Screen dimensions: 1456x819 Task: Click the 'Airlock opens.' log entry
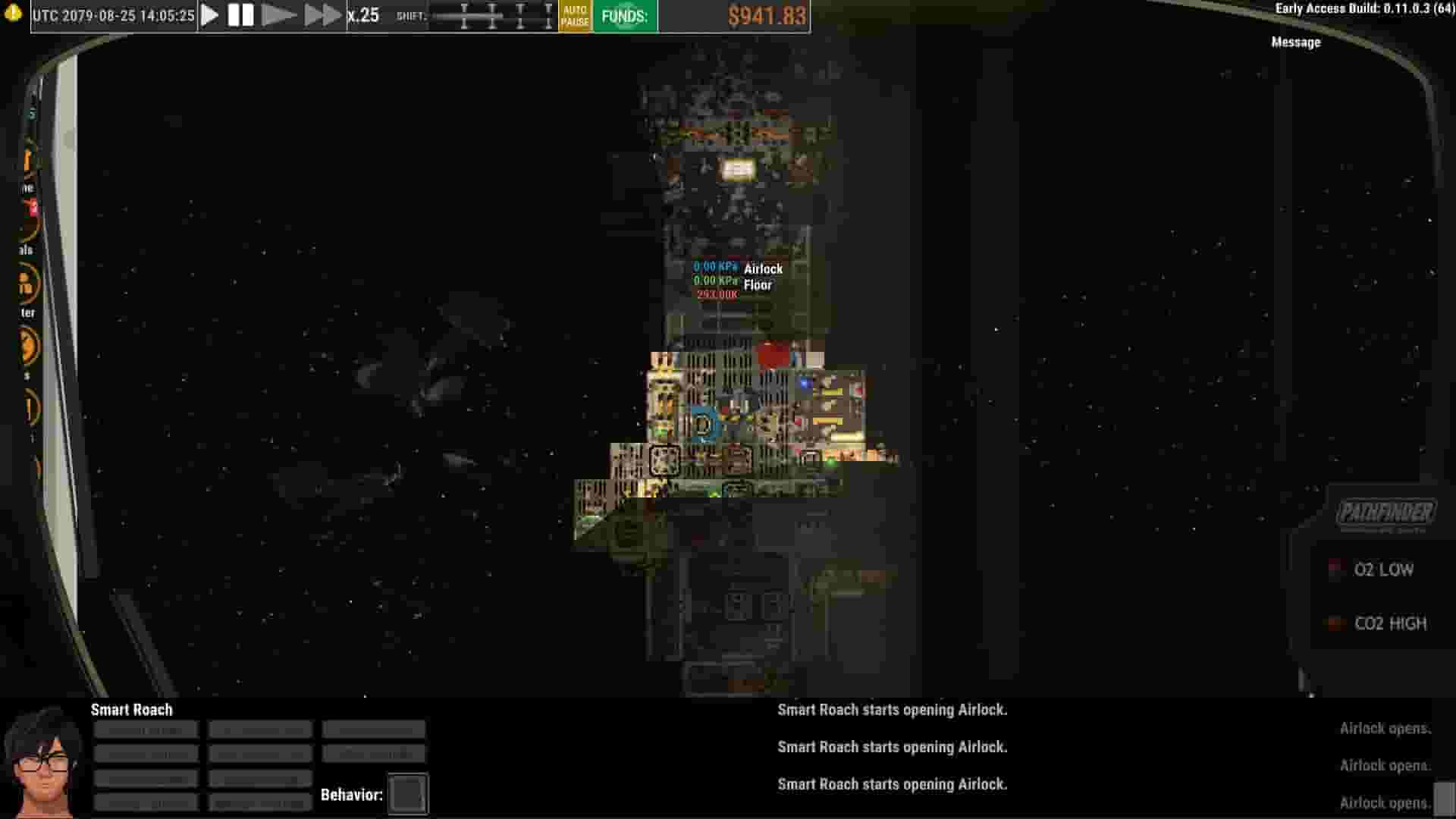pos(1386,729)
